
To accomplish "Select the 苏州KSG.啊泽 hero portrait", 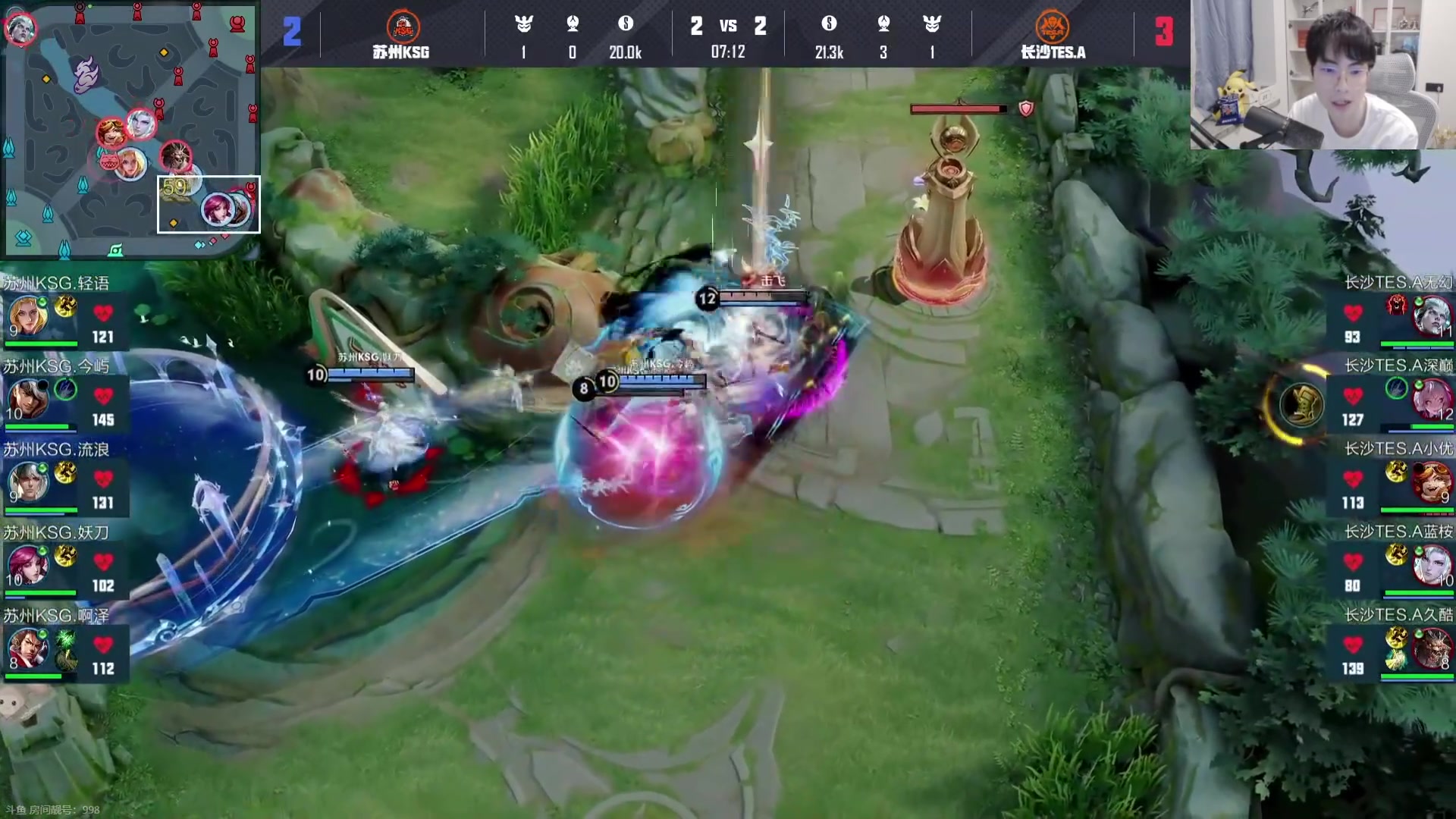I will 27,648.
